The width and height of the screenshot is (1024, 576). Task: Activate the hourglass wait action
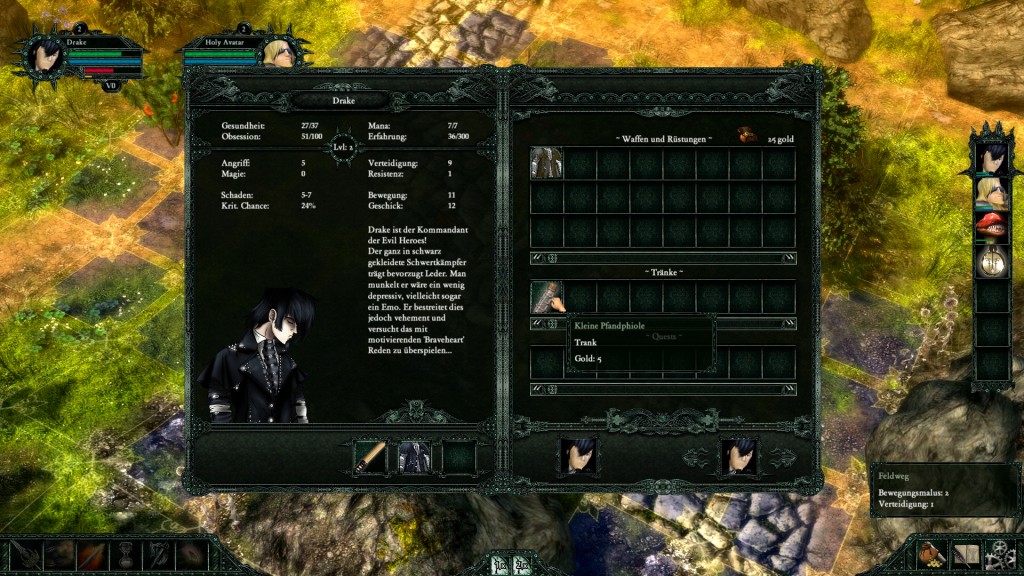(127, 554)
